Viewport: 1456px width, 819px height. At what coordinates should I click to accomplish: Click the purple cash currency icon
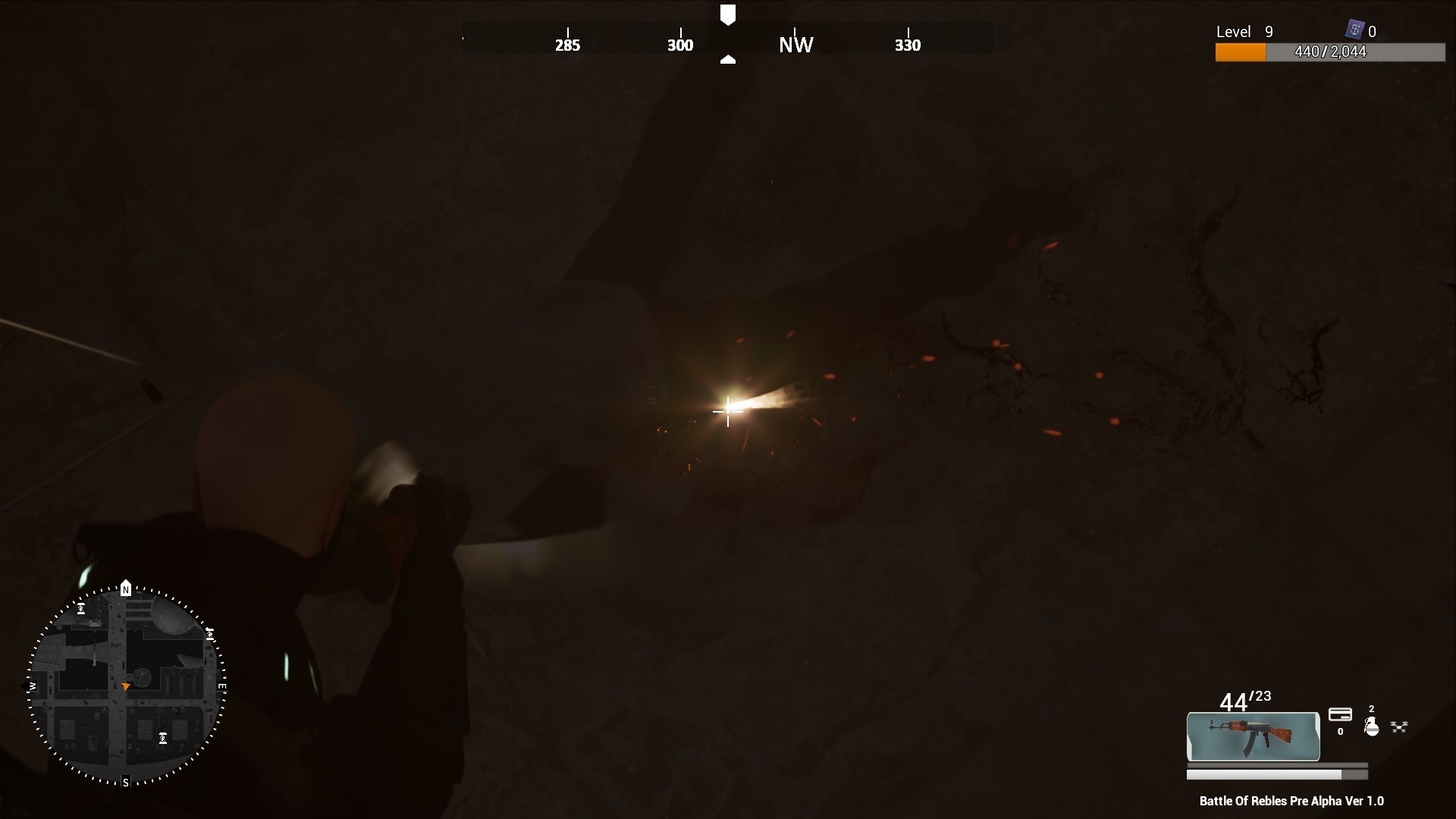pyautogui.click(x=1354, y=30)
